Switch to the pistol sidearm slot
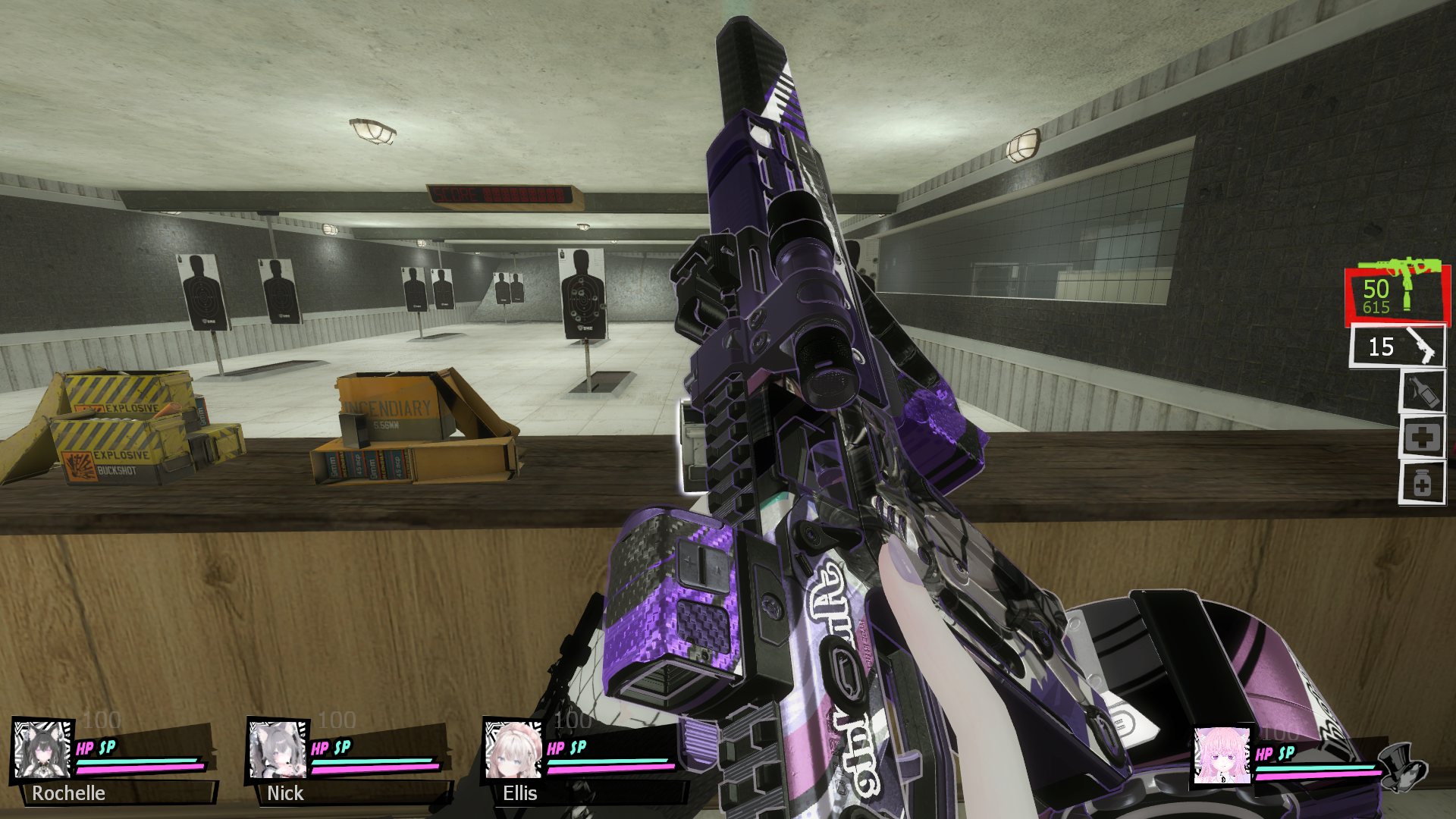Viewport: 1456px width, 819px height. pyautogui.click(x=1397, y=347)
